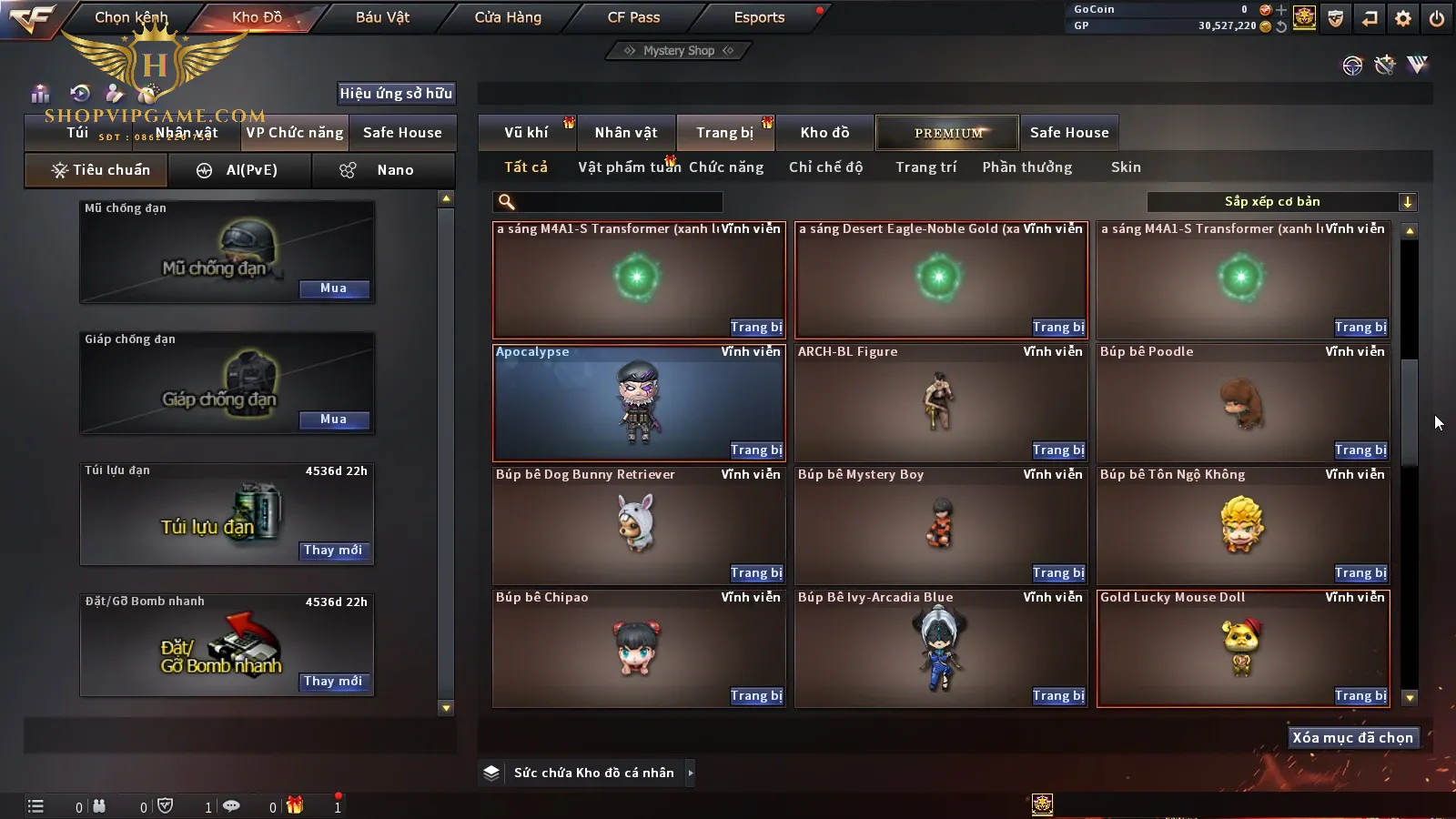Open the Hiệu ứng sở hữu panel
The image size is (1456, 819).
coord(396,93)
